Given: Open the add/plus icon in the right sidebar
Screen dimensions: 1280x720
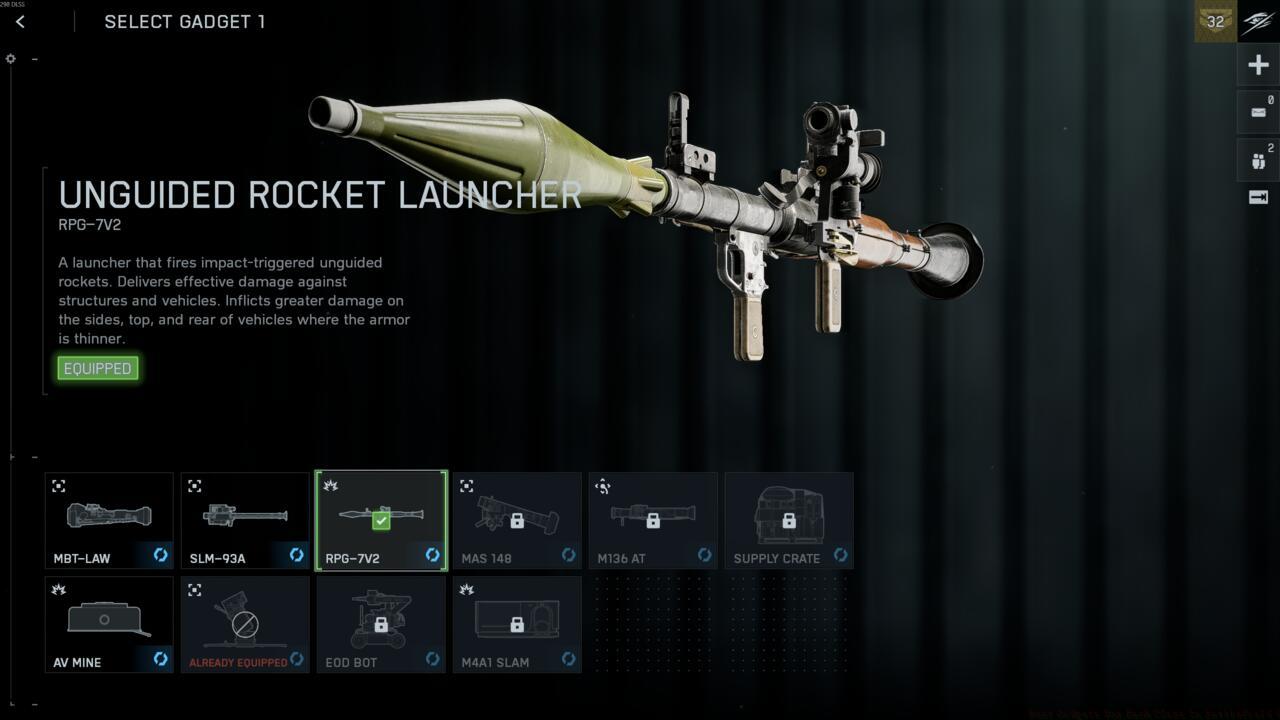Looking at the screenshot, I should (1258, 64).
